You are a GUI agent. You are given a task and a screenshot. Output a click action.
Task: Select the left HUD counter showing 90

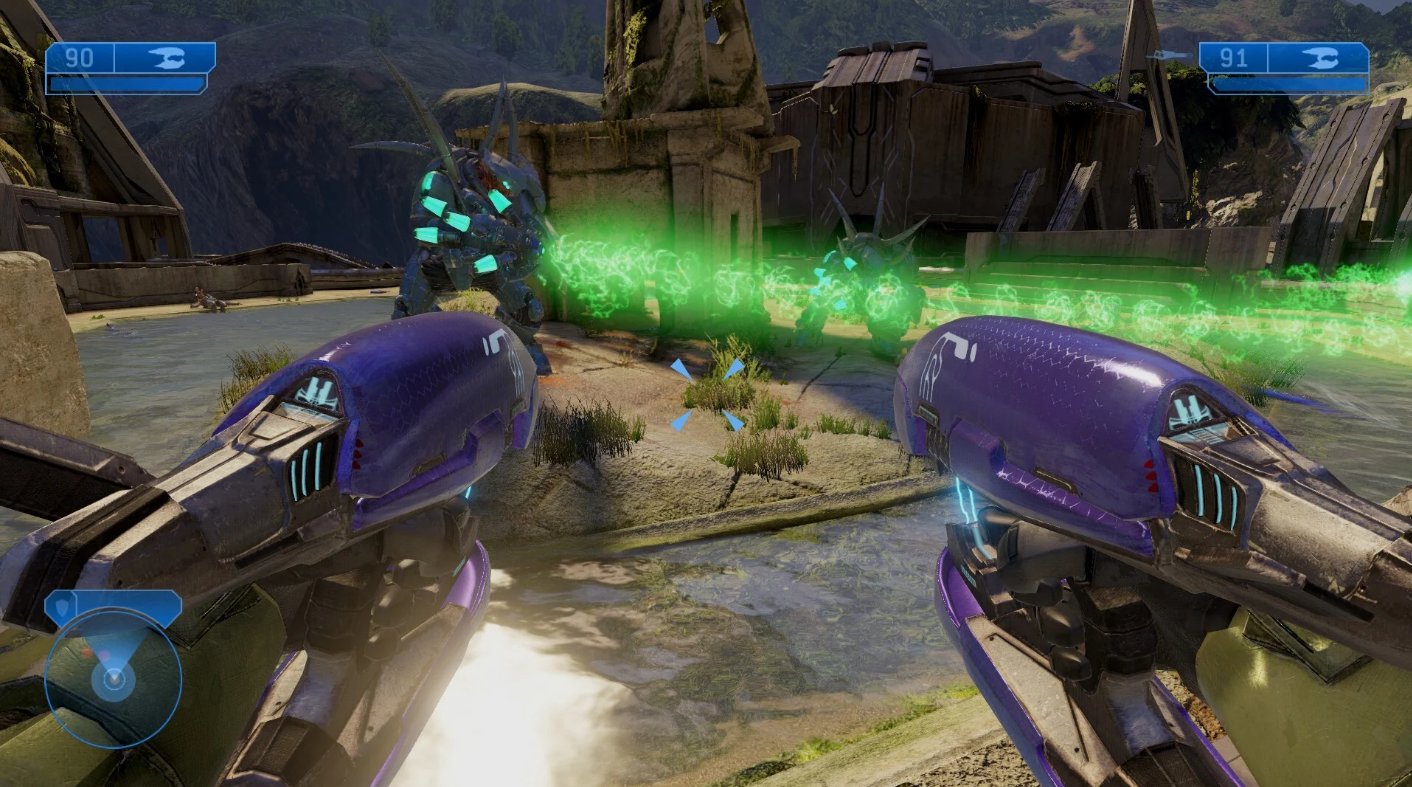point(80,57)
